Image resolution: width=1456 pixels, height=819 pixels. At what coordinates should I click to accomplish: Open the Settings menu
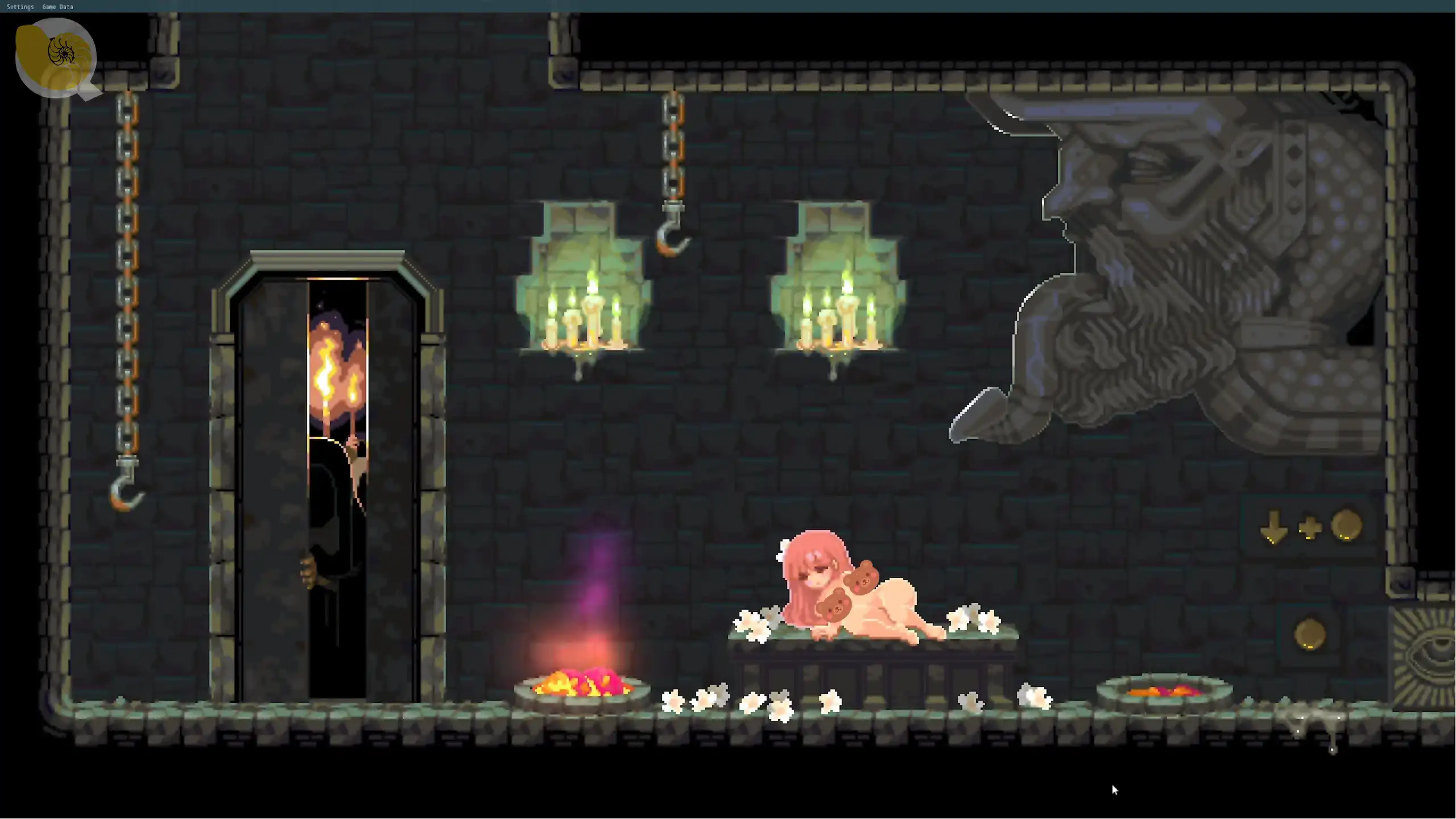20,7
